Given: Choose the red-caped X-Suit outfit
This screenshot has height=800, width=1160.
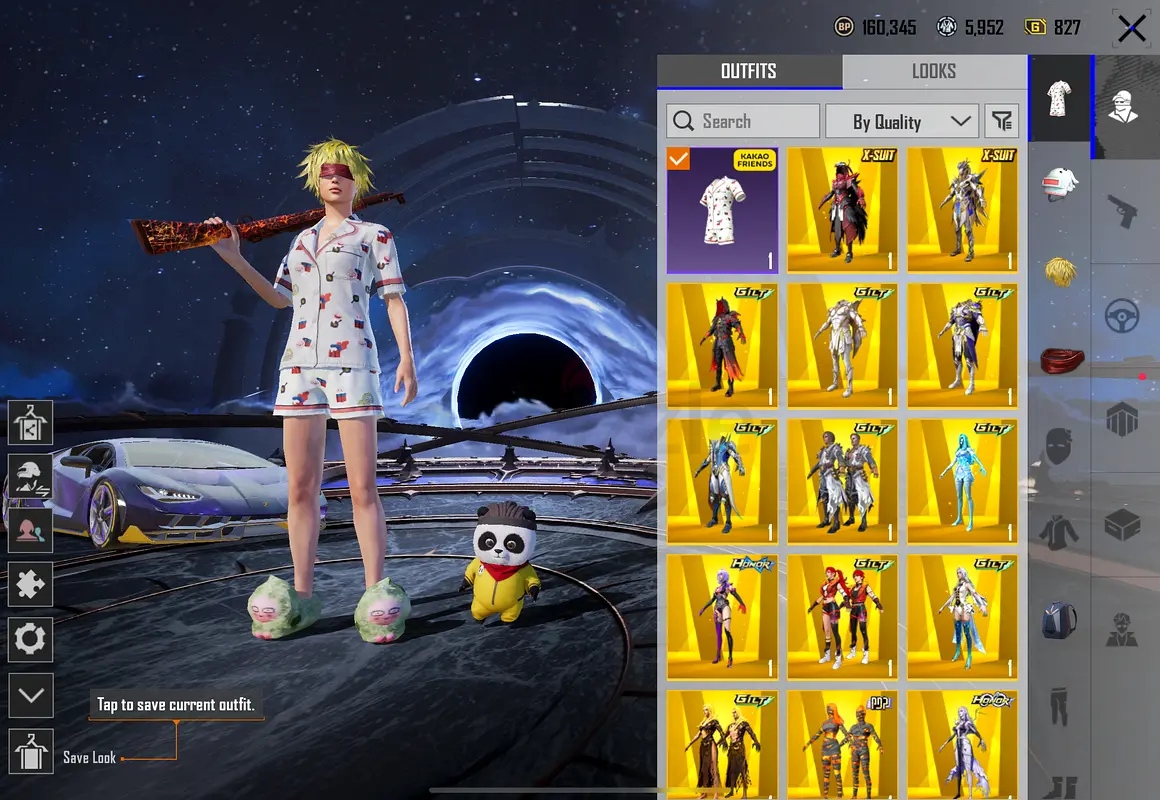Looking at the screenshot, I should pyautogui.click(x=842, y=211).
